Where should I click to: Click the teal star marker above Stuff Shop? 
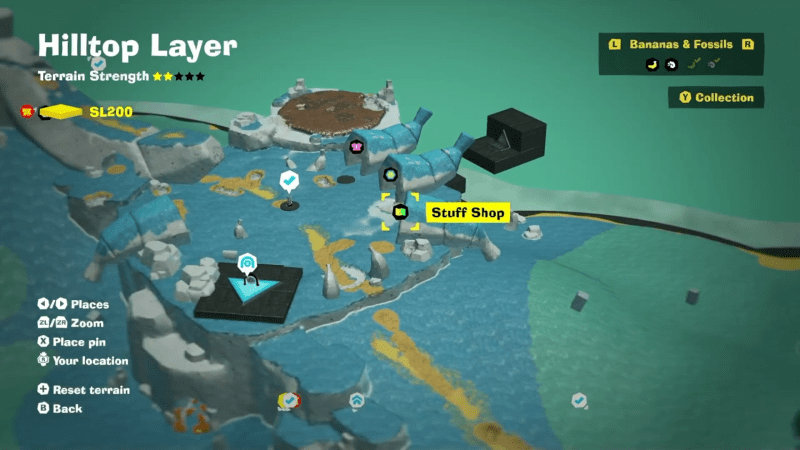click(x=391, y=175)
